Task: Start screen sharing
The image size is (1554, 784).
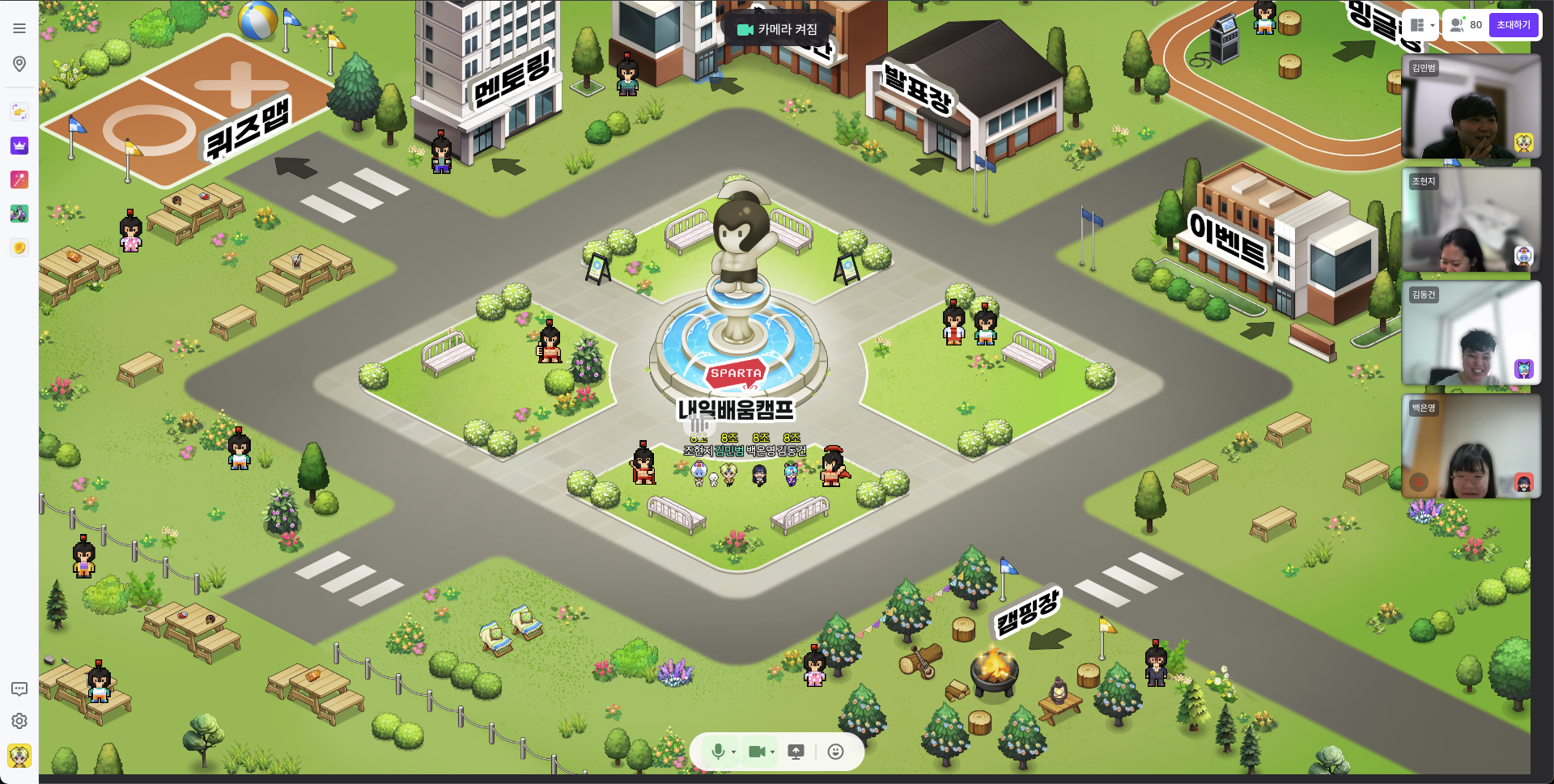Action: (796, 752)
